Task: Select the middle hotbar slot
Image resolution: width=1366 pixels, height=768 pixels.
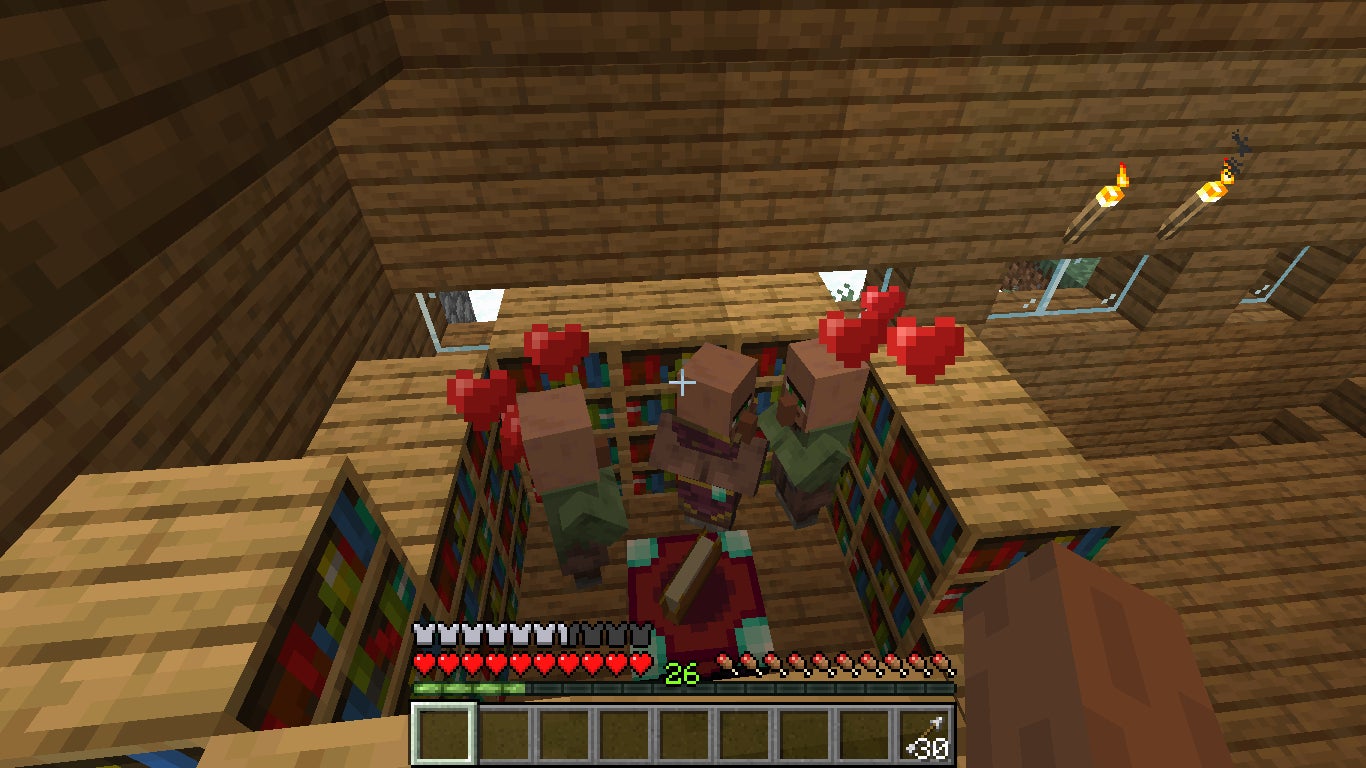Action: 683,735
